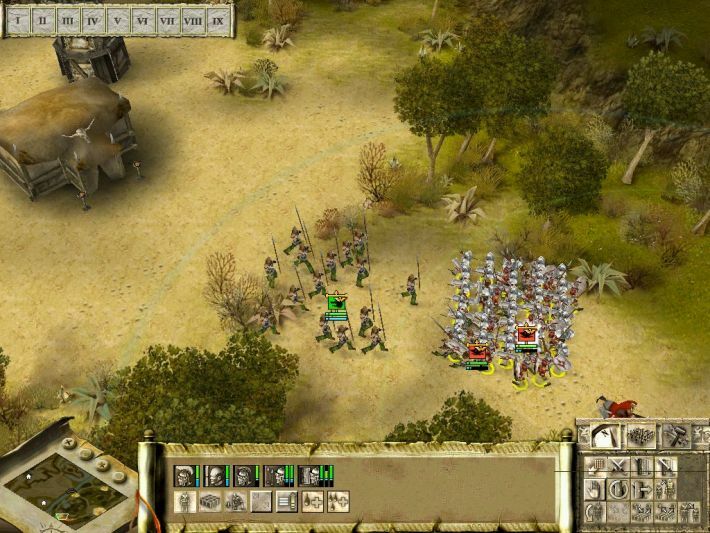Switch to the bow and sword tab
The width and height of the screenshot is (710, 533).
[x=606, y=435]
